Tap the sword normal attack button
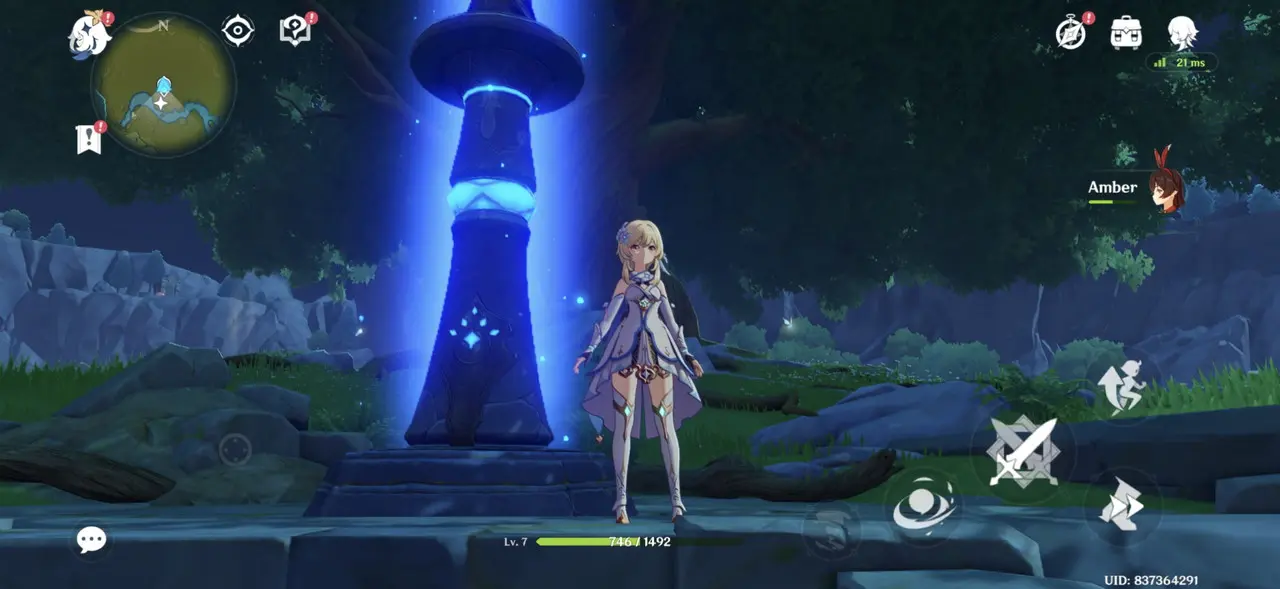1280x589 pixels. 1022,451
